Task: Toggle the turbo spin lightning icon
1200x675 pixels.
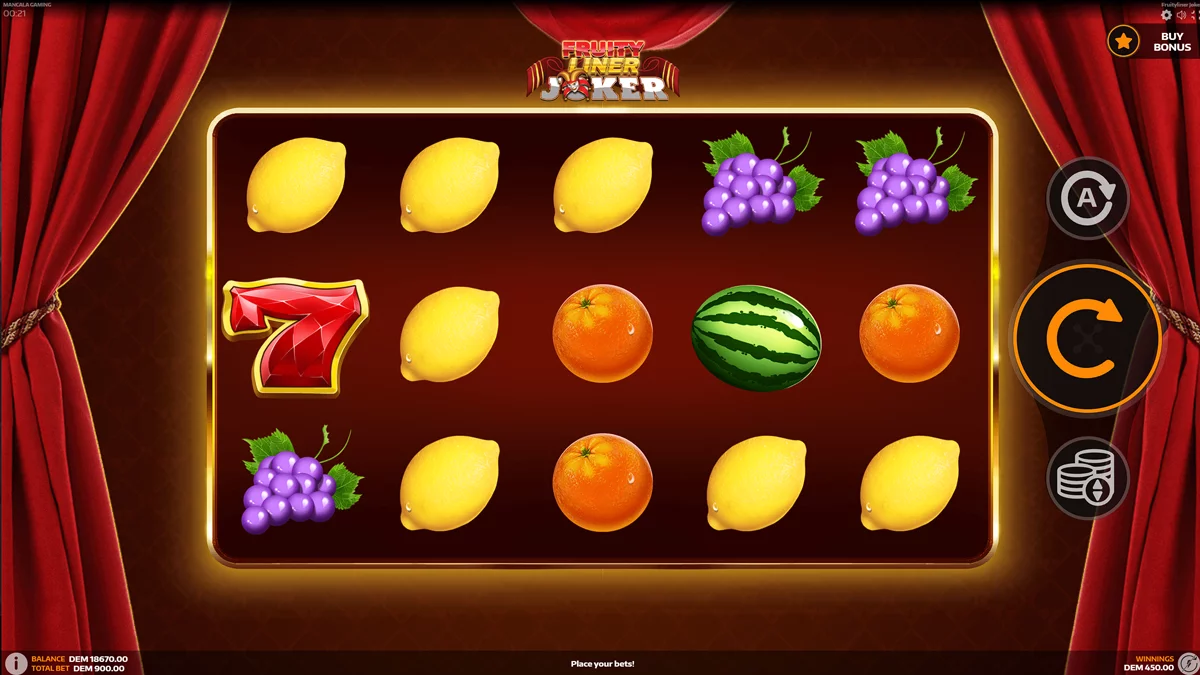Action: [1187, 662]
